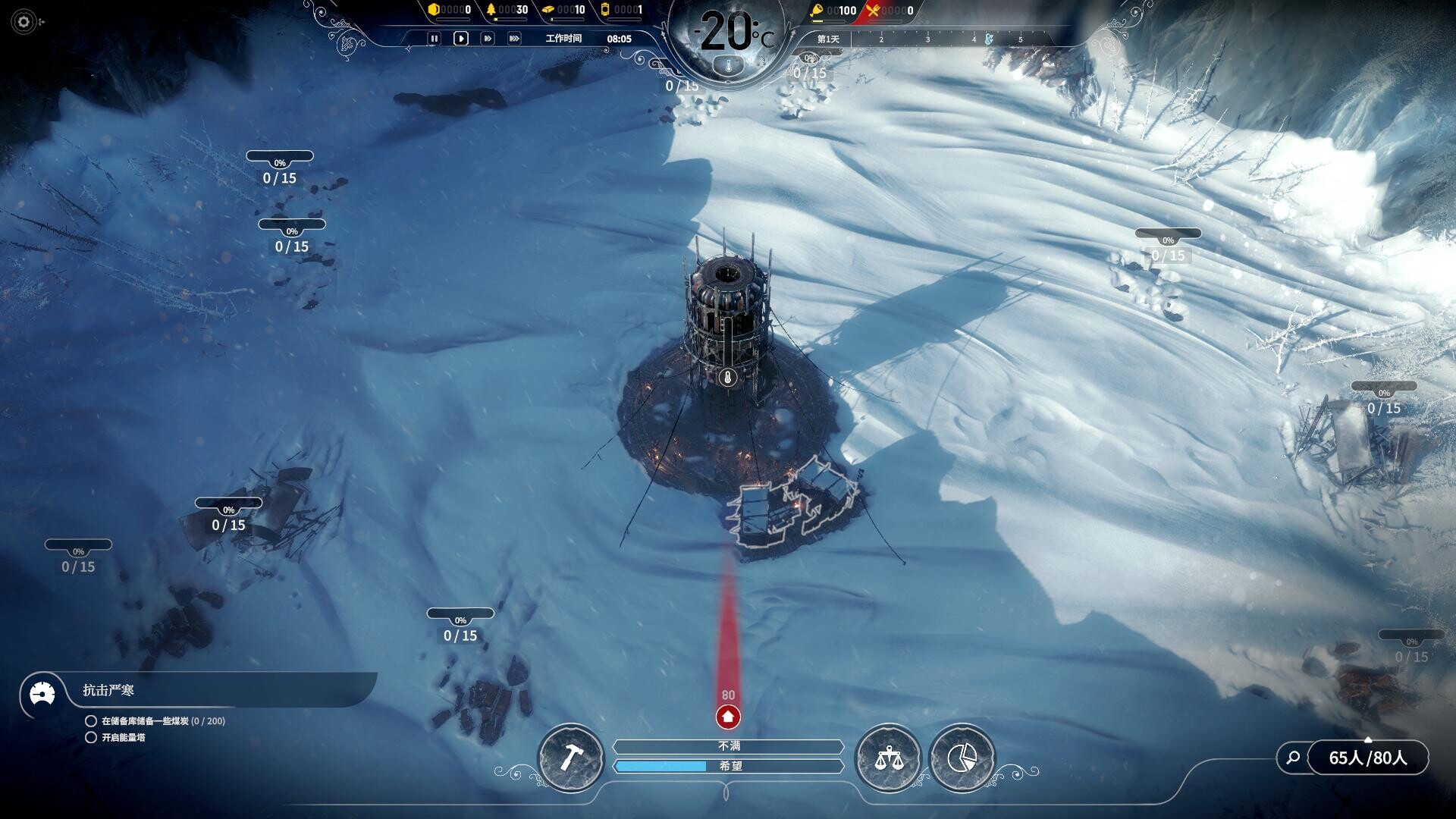The height and width of the screenshot is (819, 1456).
Task: Select the wood resource counter
Action: point(508,10)
